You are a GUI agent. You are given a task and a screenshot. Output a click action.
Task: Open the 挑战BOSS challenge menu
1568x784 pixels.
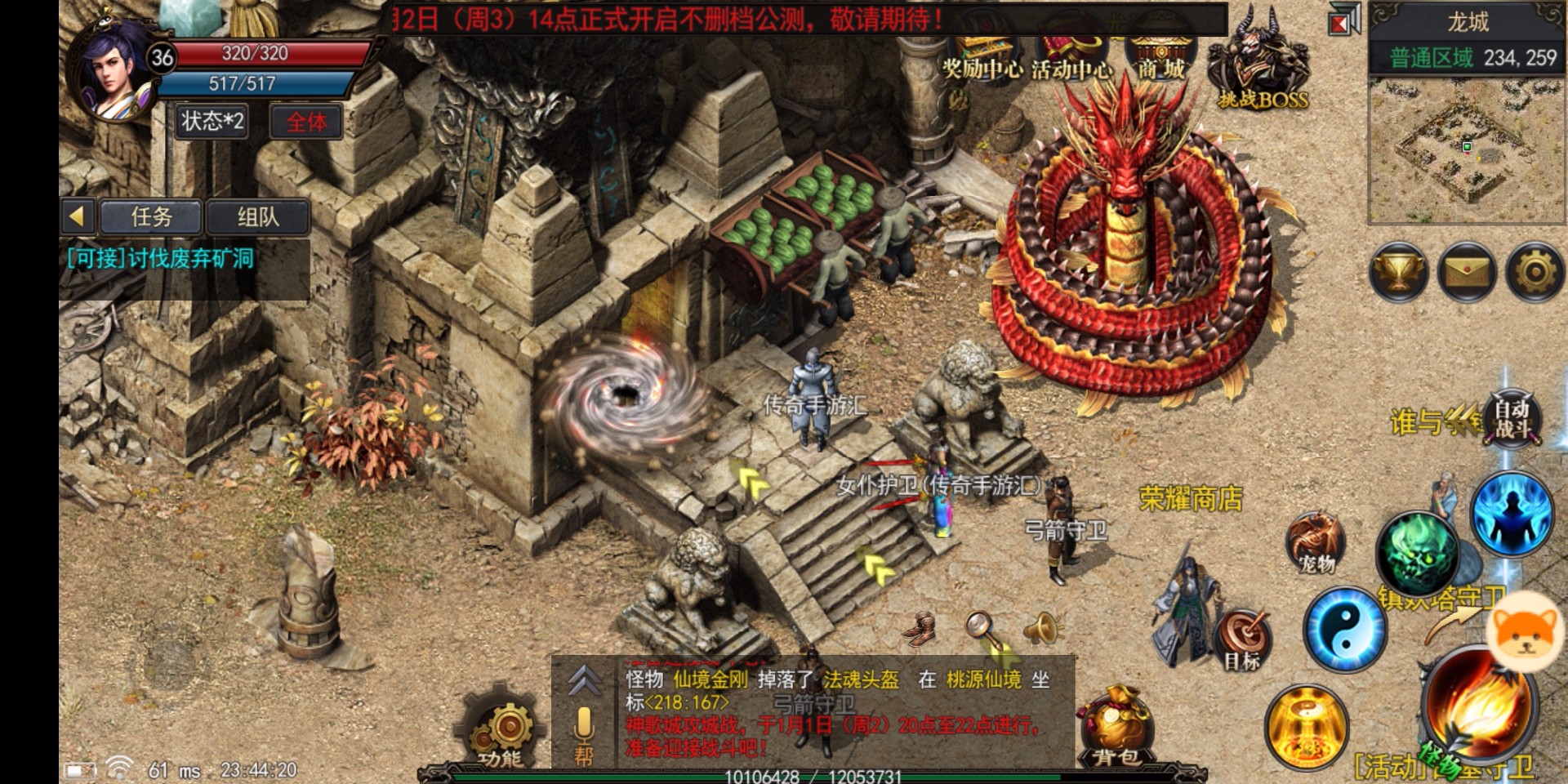1262,65
